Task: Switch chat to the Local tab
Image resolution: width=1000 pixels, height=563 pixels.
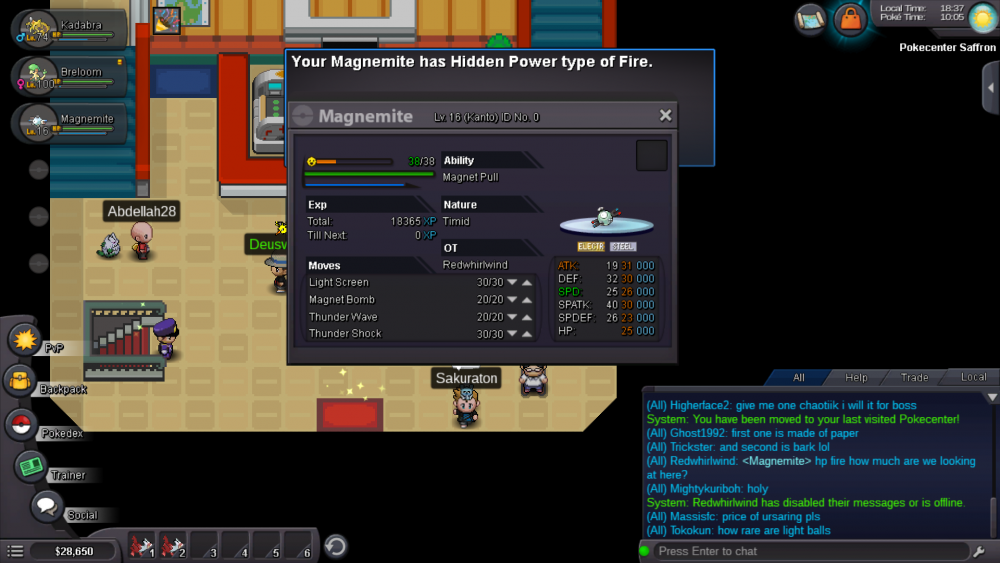Action: click(973, 377)
